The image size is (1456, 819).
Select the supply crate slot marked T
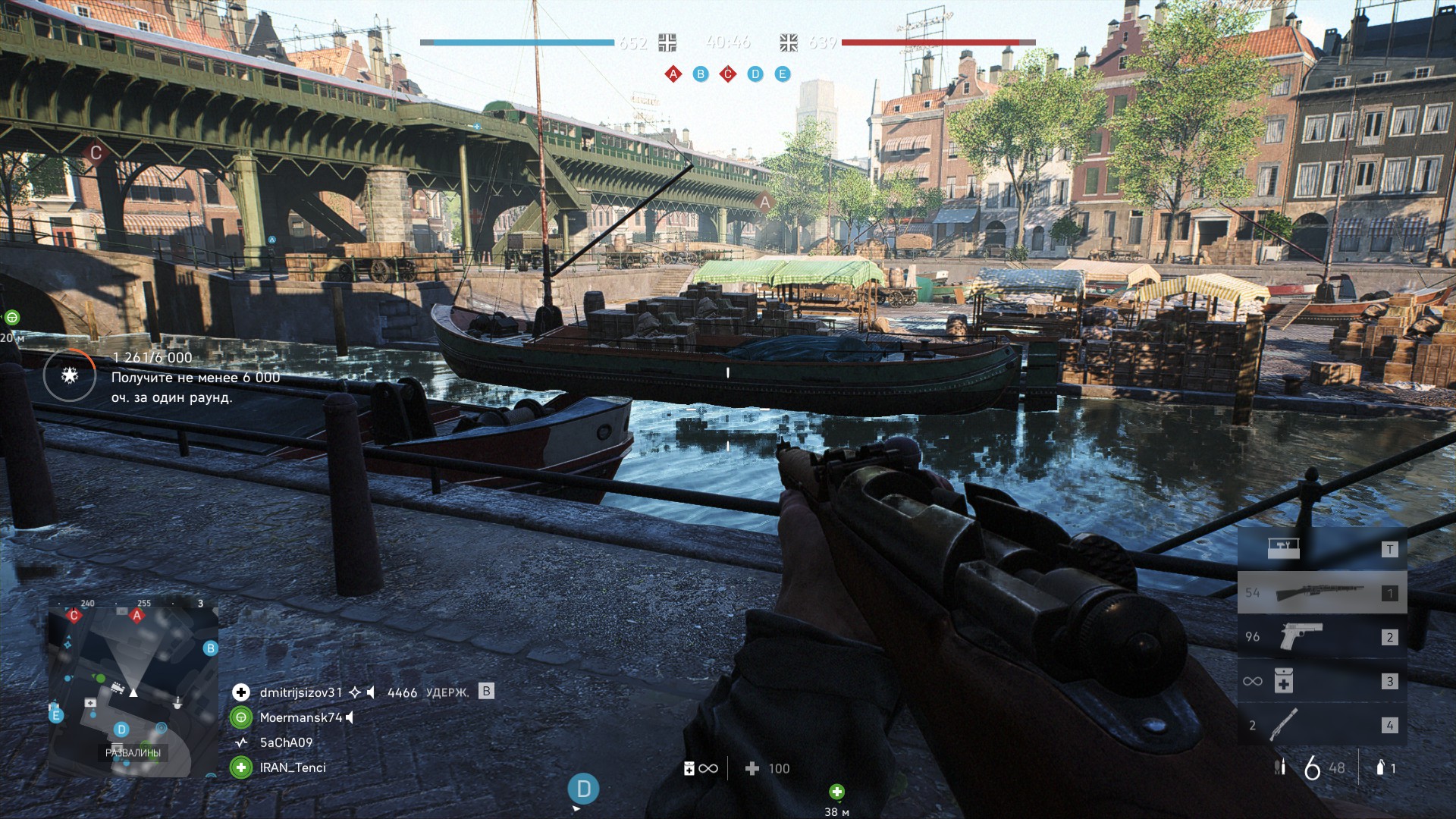1322,549
